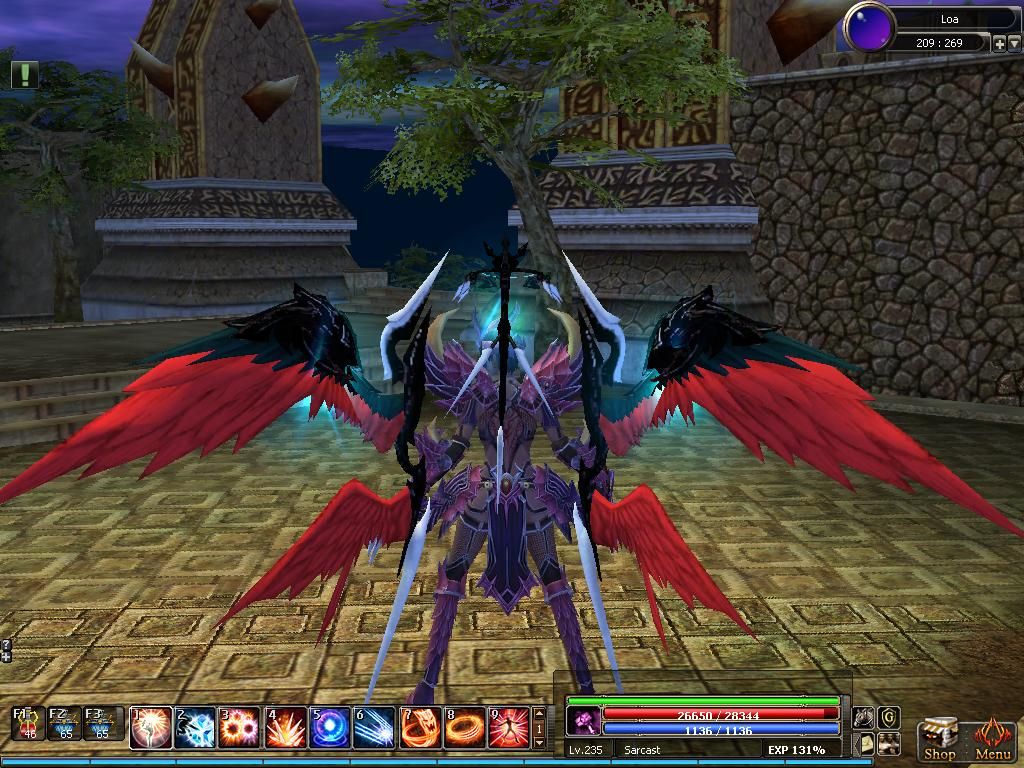Image resolution: width=1024 pixels, height=768 pixels.
Task: Activate the ice crystal skill in slot 2
Action: tap(196, 727)
